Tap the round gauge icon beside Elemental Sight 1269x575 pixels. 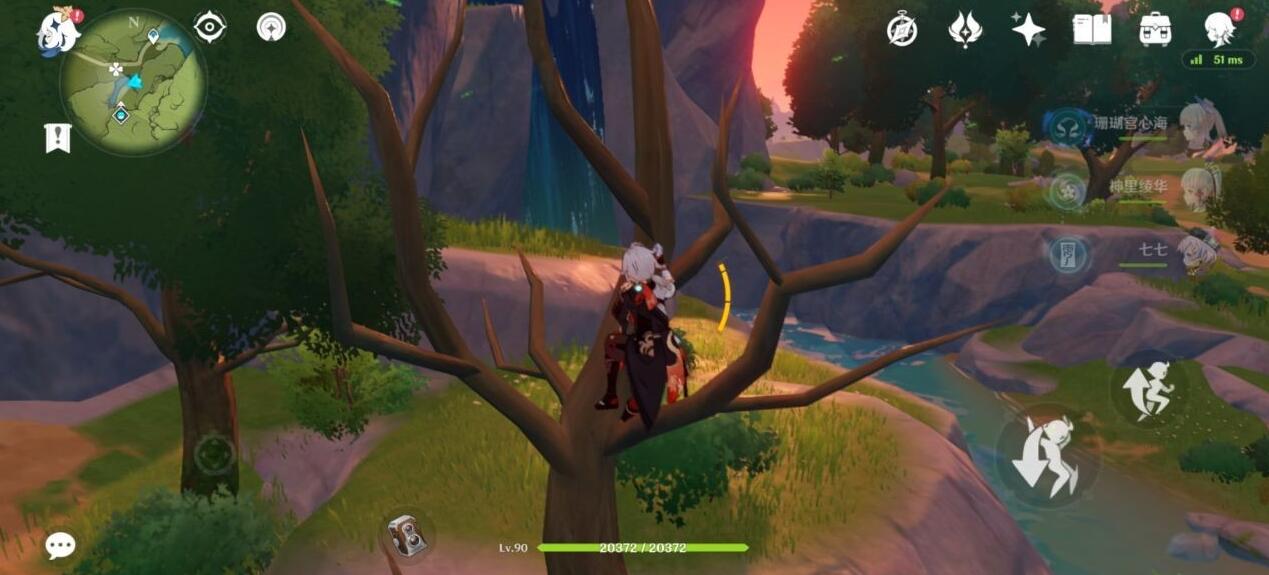click(x=271, y=27)
